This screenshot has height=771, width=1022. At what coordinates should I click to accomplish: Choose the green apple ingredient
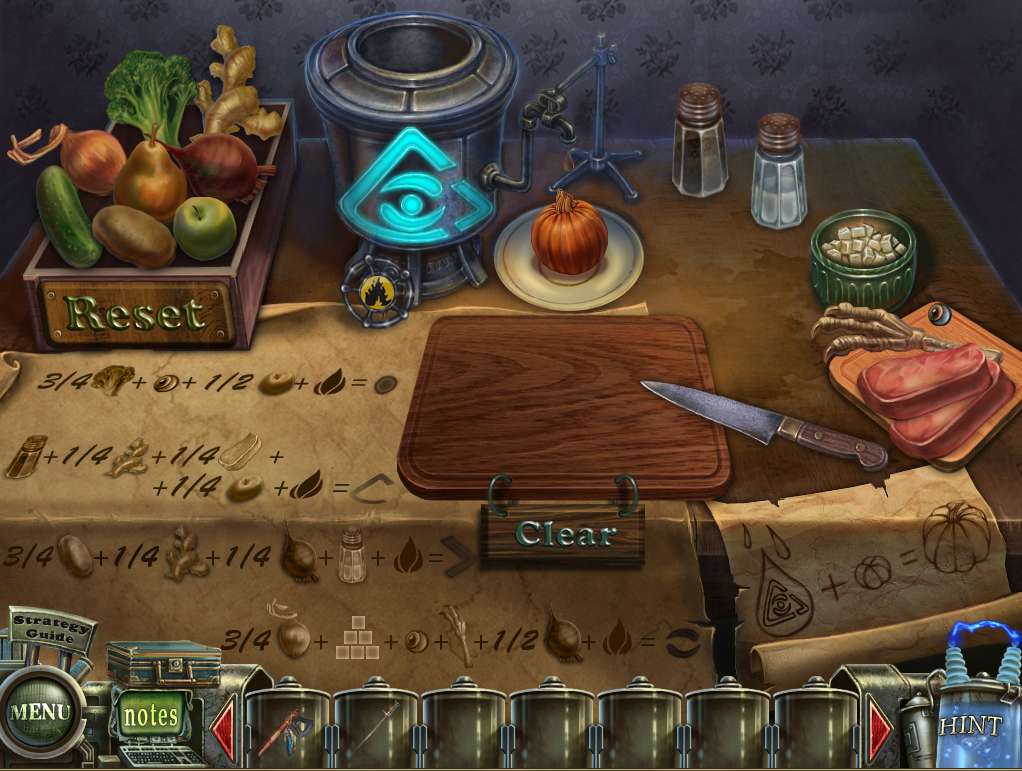(204, 227)
